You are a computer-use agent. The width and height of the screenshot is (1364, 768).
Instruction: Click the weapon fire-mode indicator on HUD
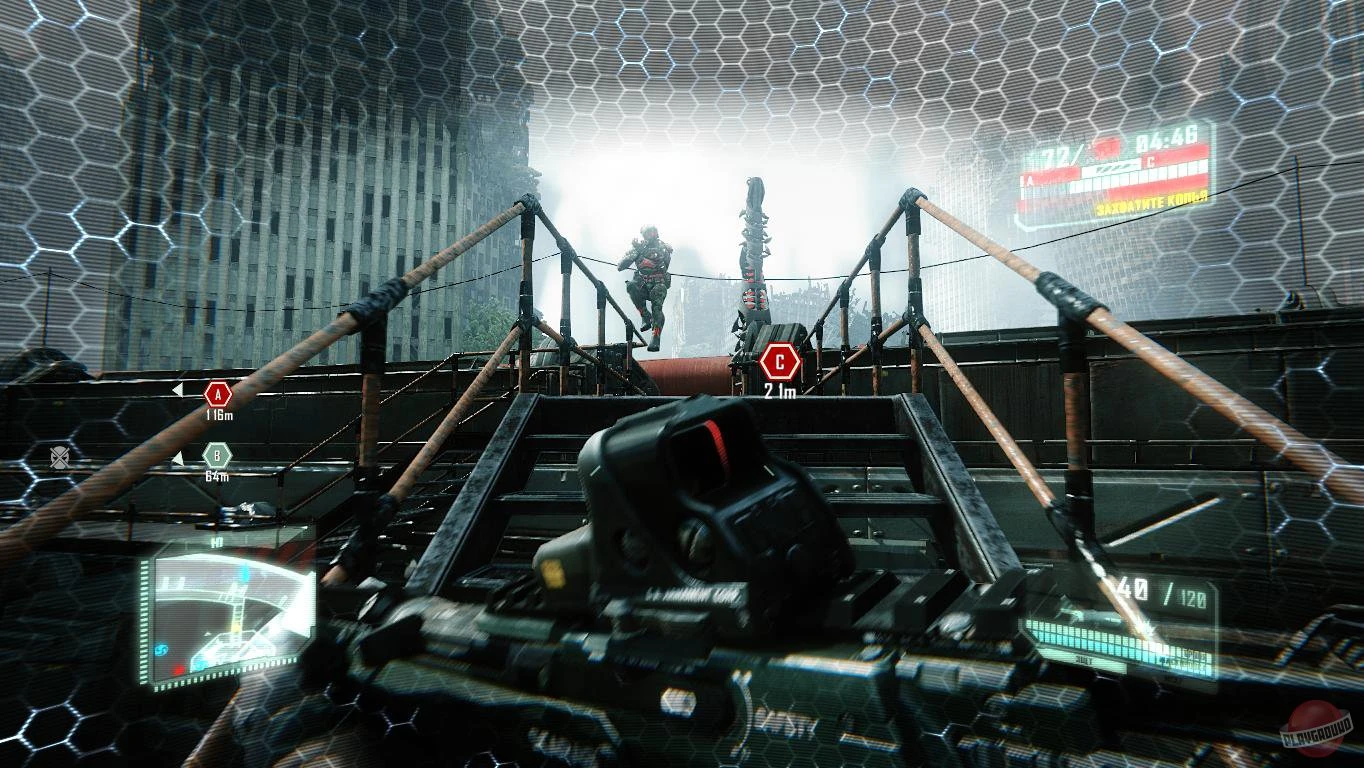[1083, 660]
